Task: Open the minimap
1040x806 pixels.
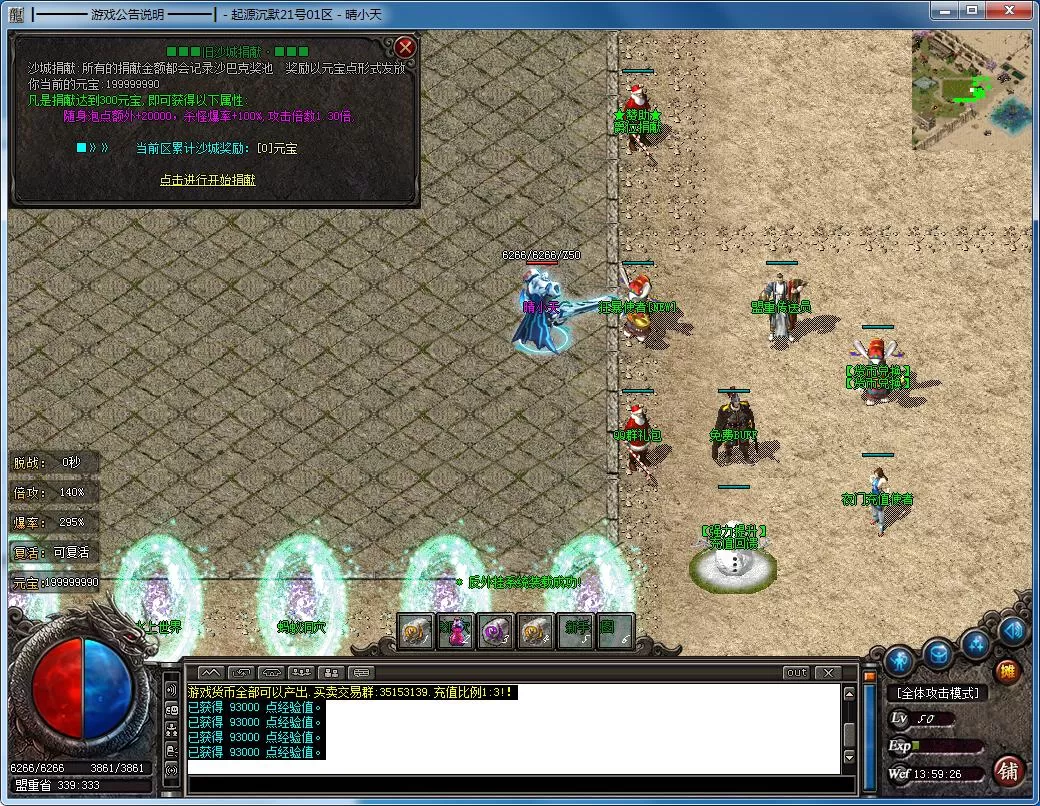Action: pos(970,90)
